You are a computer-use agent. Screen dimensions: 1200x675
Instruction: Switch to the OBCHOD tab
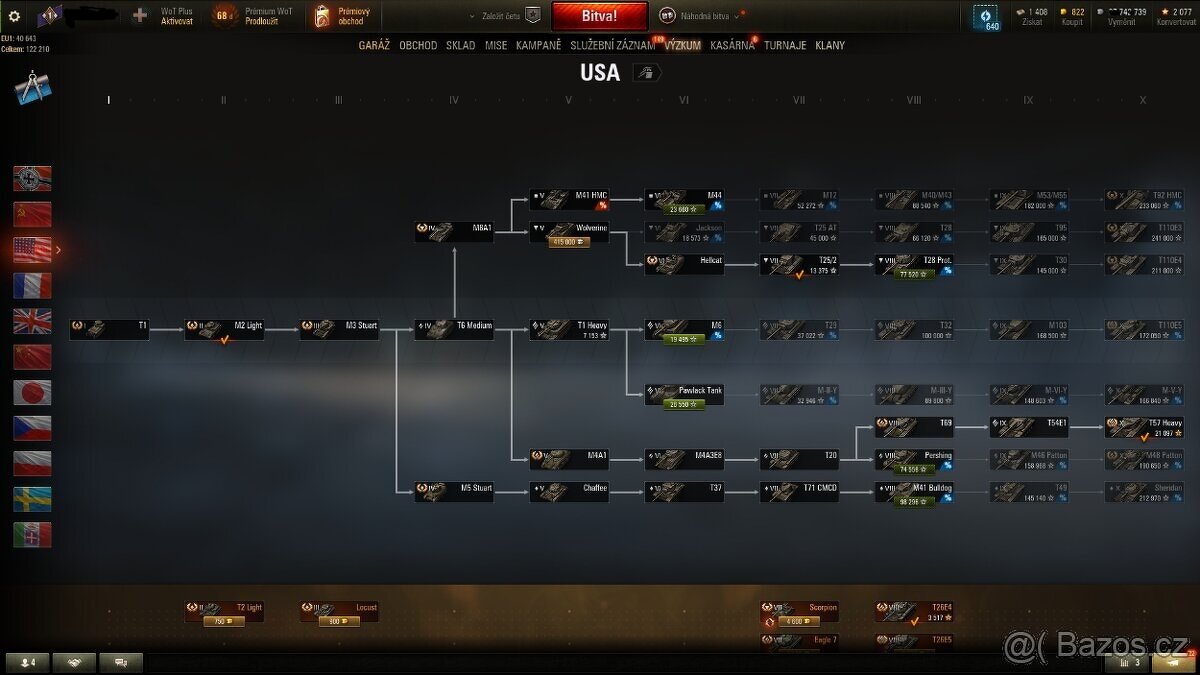(x=418, y=45)
